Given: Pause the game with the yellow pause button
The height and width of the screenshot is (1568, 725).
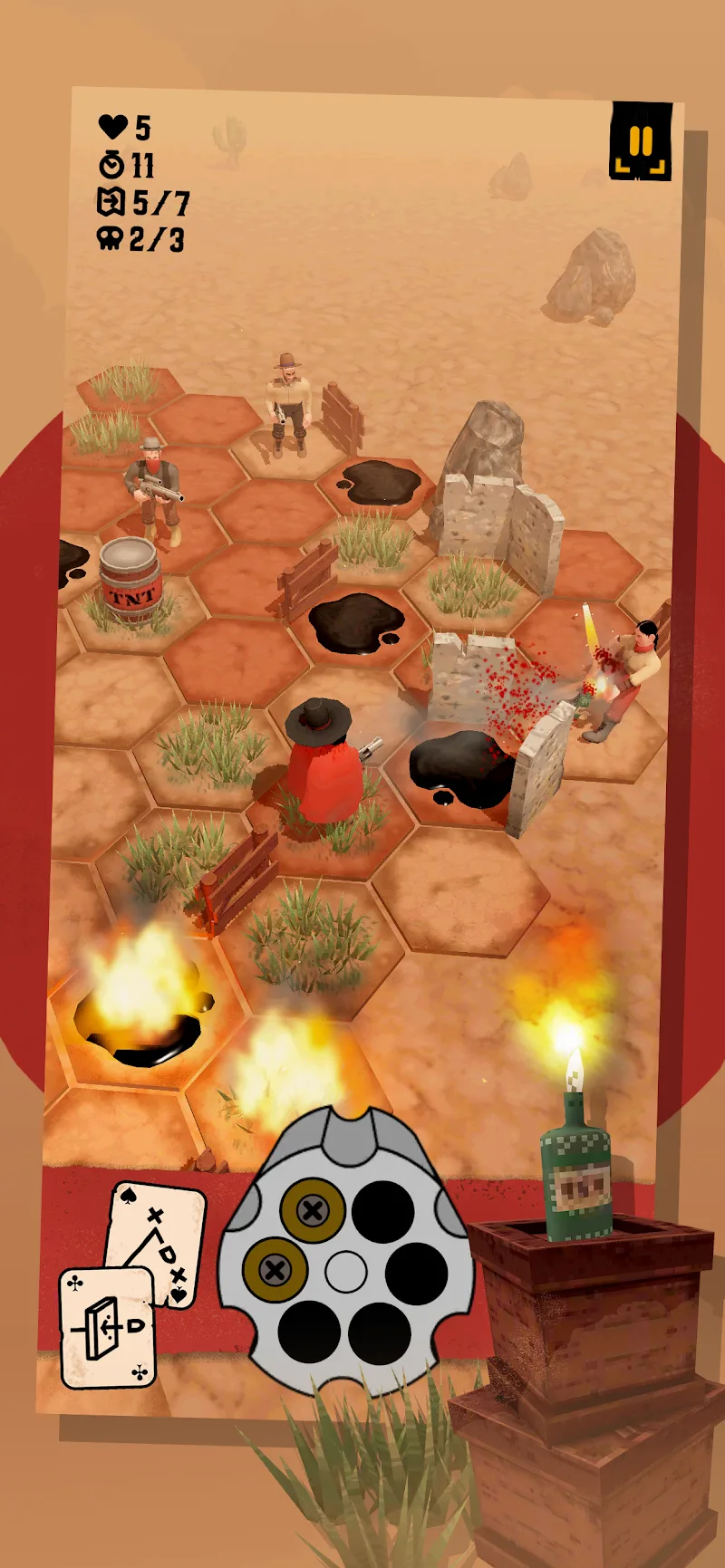Looking at the screenshot, I should click(x=641, y=141).
